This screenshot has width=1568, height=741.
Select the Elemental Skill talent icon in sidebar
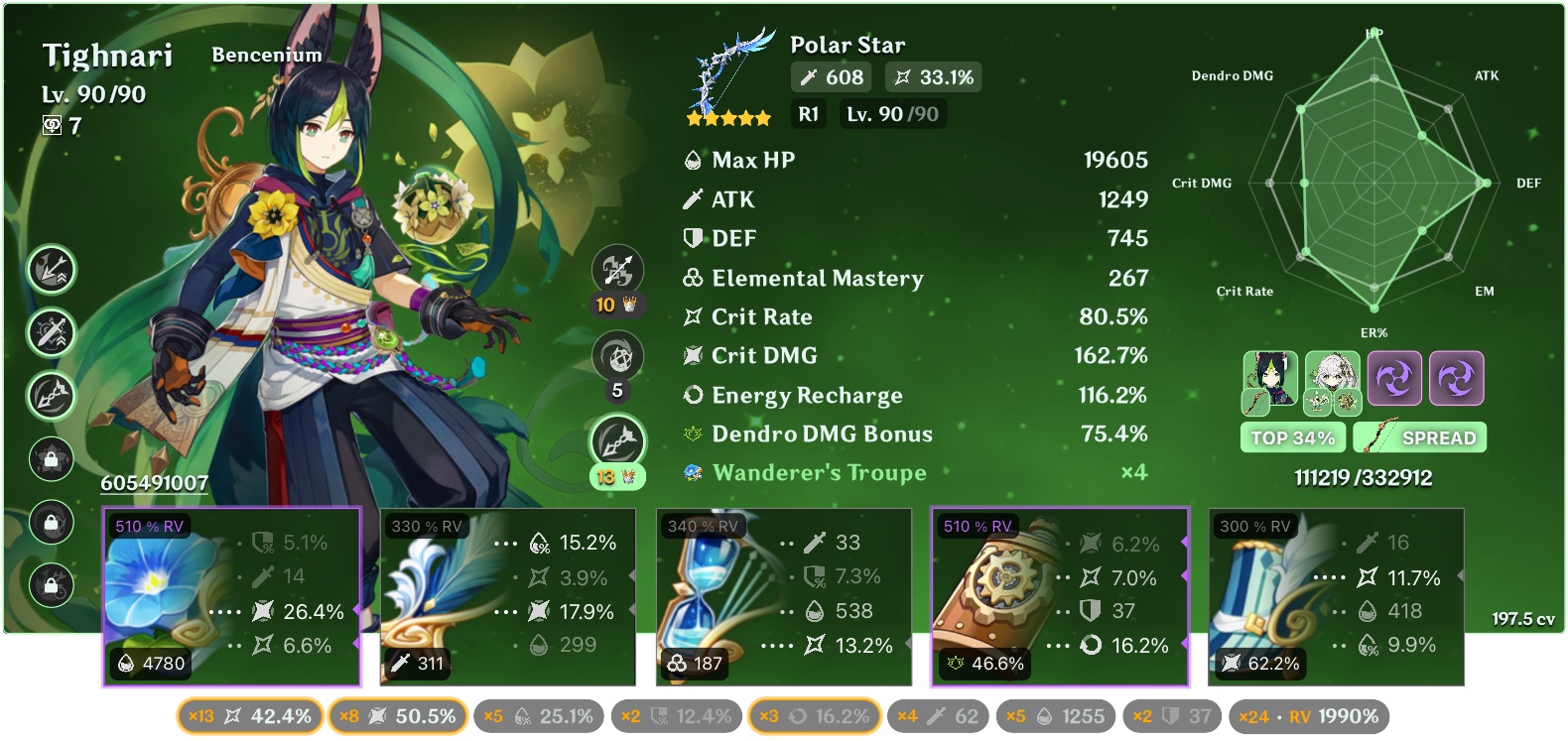coord(51,334)
